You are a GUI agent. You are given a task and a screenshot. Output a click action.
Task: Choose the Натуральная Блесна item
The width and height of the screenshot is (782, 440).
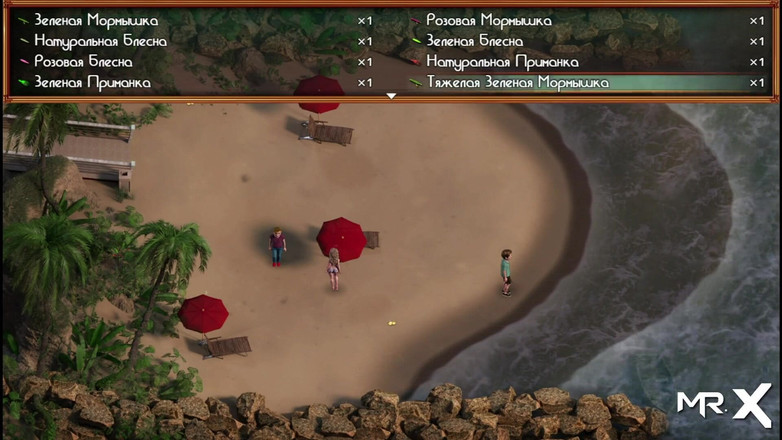coord(100,41)
